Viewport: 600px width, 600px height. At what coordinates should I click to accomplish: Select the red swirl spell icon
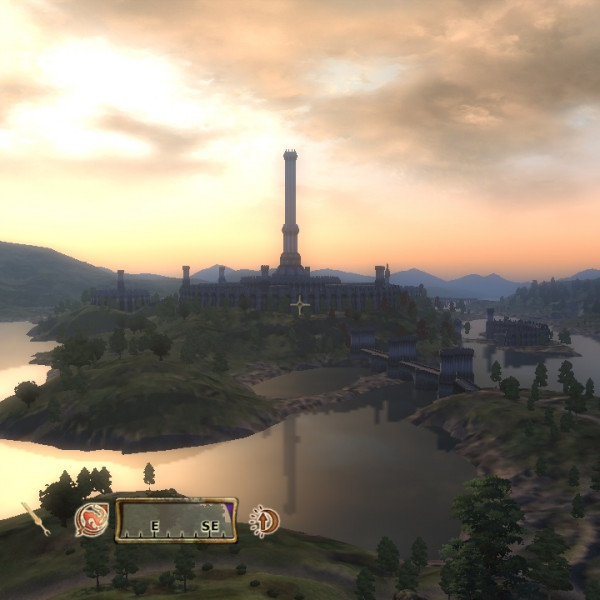tap(92, 520)
